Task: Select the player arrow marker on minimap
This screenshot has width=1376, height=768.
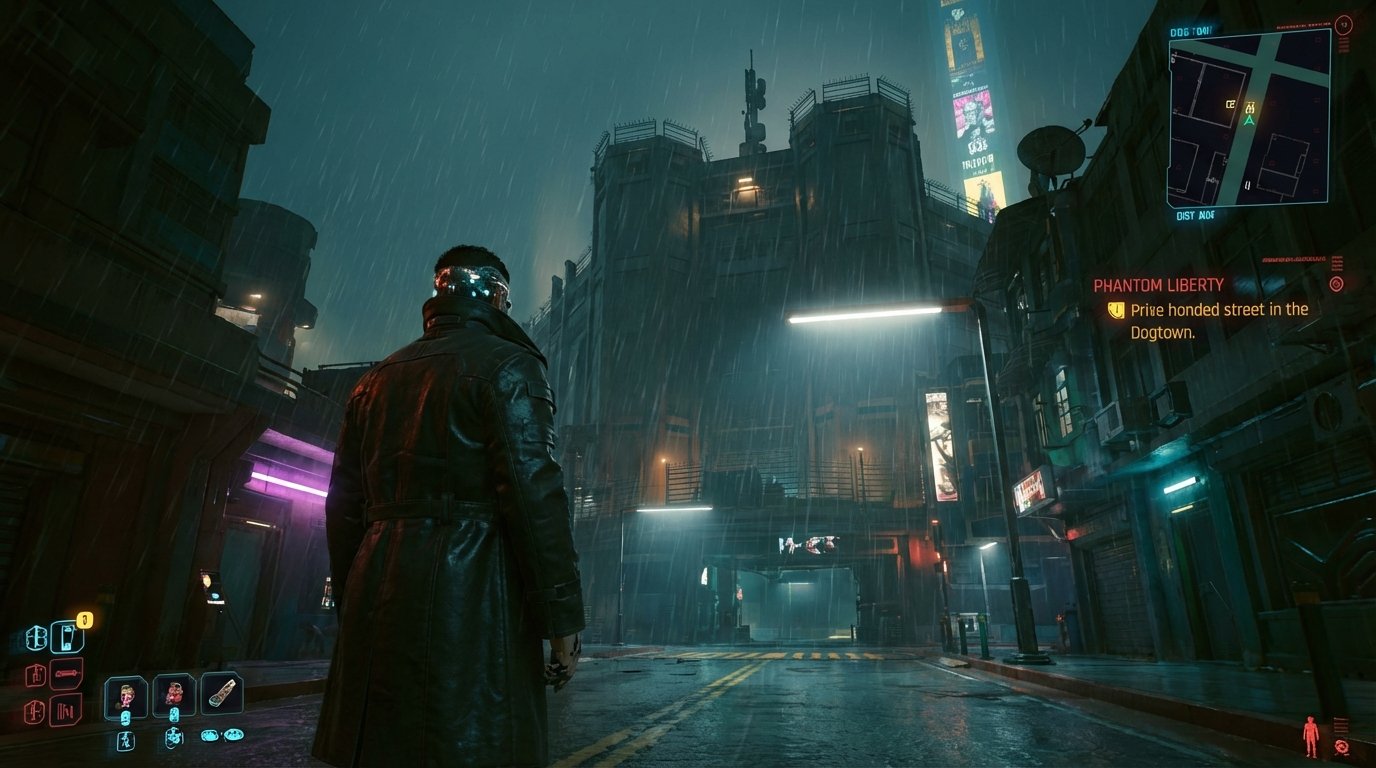Action: pyautogui.click(x=1249, y=120)
